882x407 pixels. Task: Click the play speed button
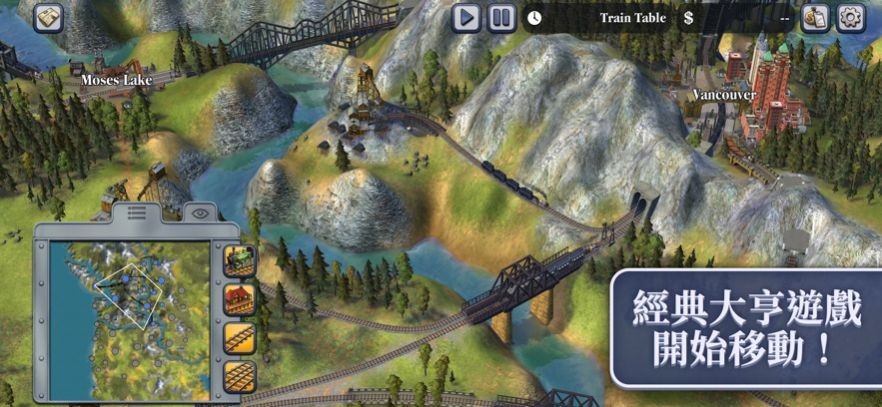[x=466, y=17]
